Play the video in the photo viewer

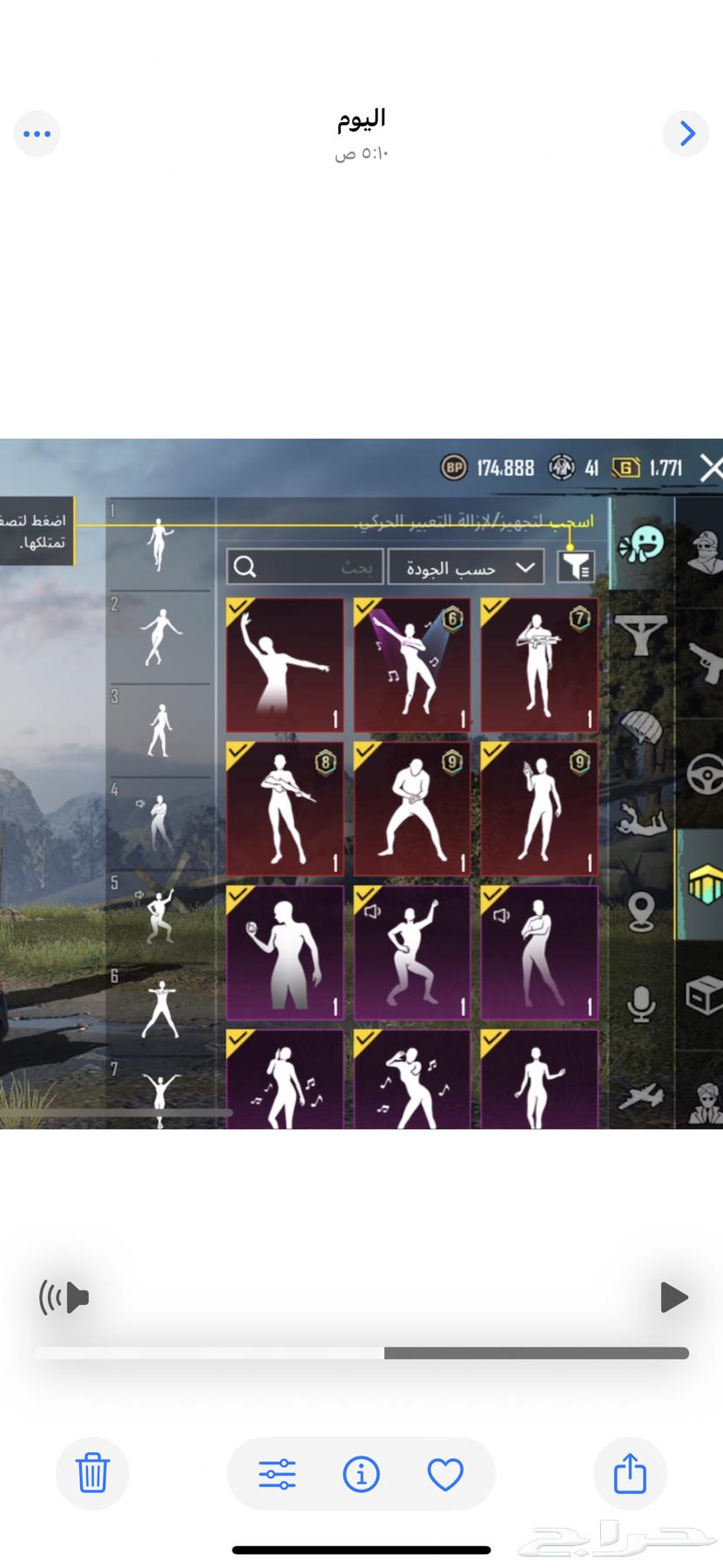point(673,1297)
